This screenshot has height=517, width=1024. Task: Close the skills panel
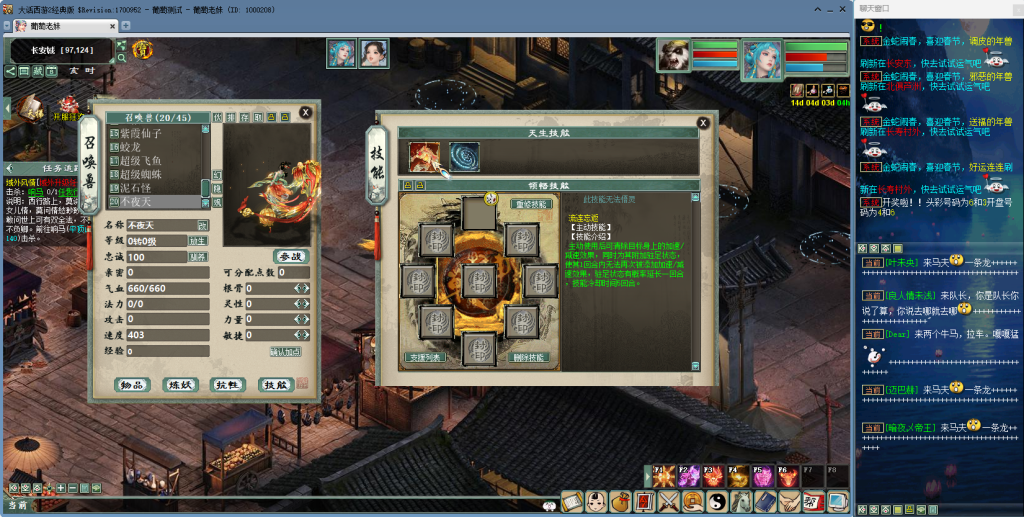tap(703, 123)
